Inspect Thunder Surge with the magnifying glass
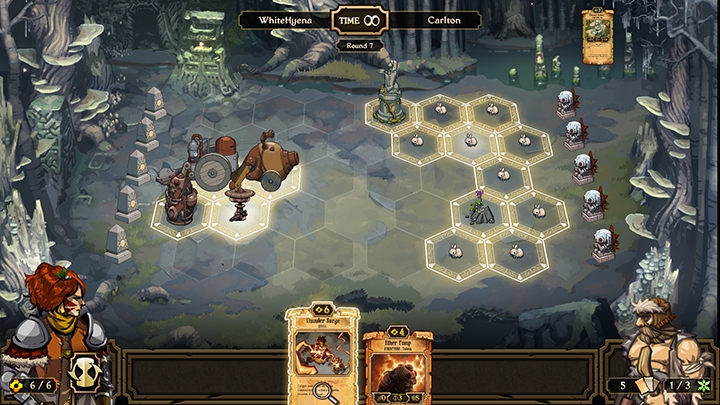The height and width of the screenshot is (405, 720). [x=322, y=394]
